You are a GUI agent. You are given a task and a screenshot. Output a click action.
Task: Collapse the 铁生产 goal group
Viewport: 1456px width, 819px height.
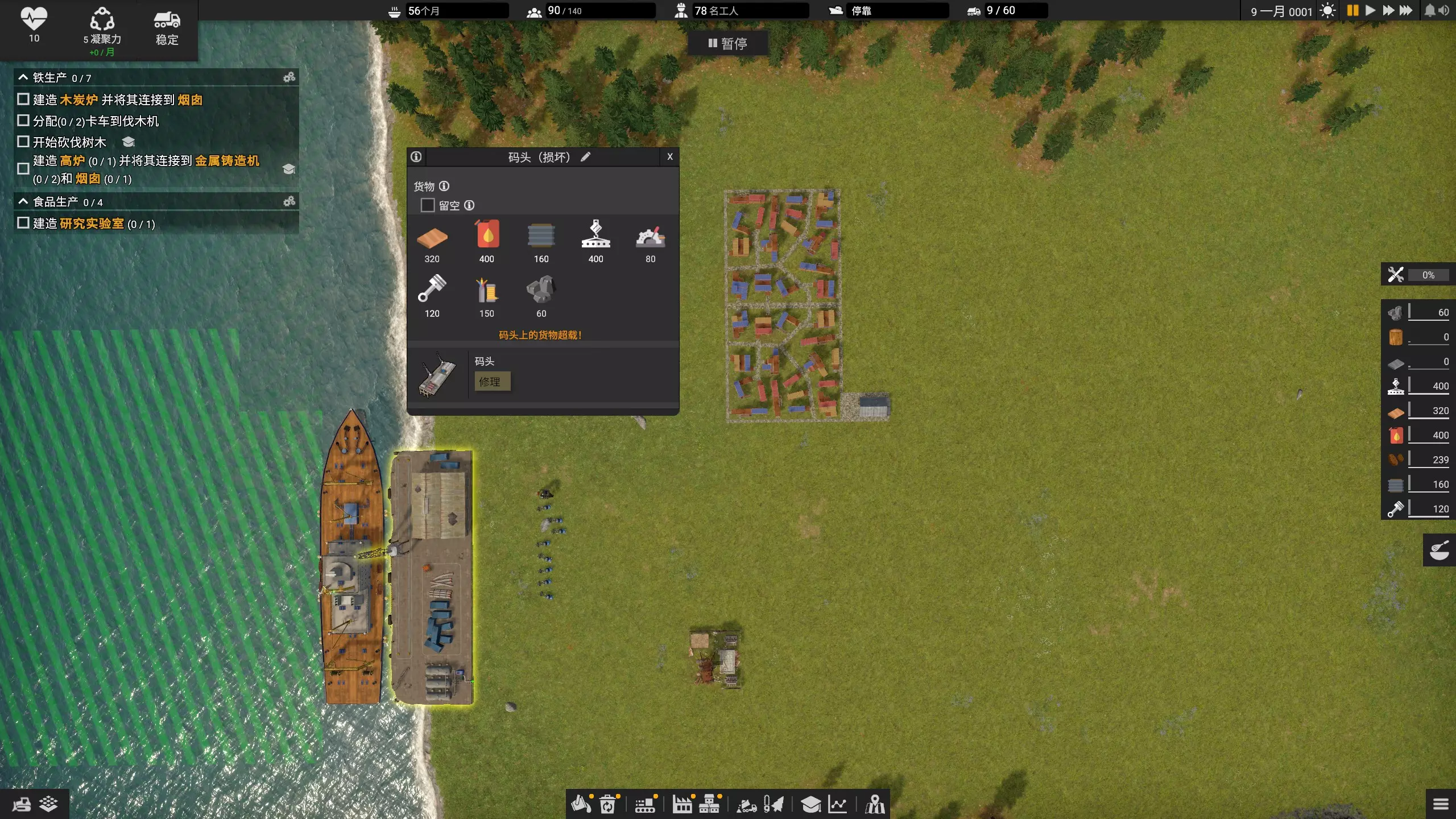pyautogui.click(x=23, y=77)
